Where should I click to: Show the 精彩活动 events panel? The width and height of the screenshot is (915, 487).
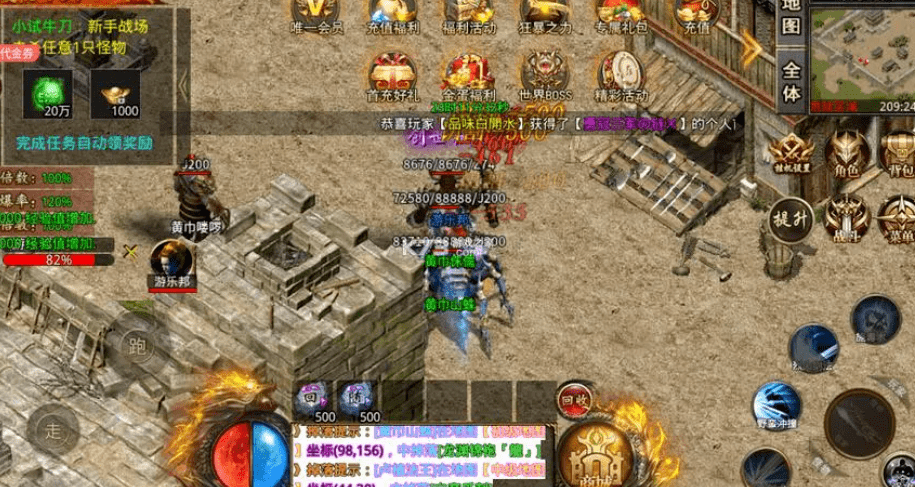[621, 77]
